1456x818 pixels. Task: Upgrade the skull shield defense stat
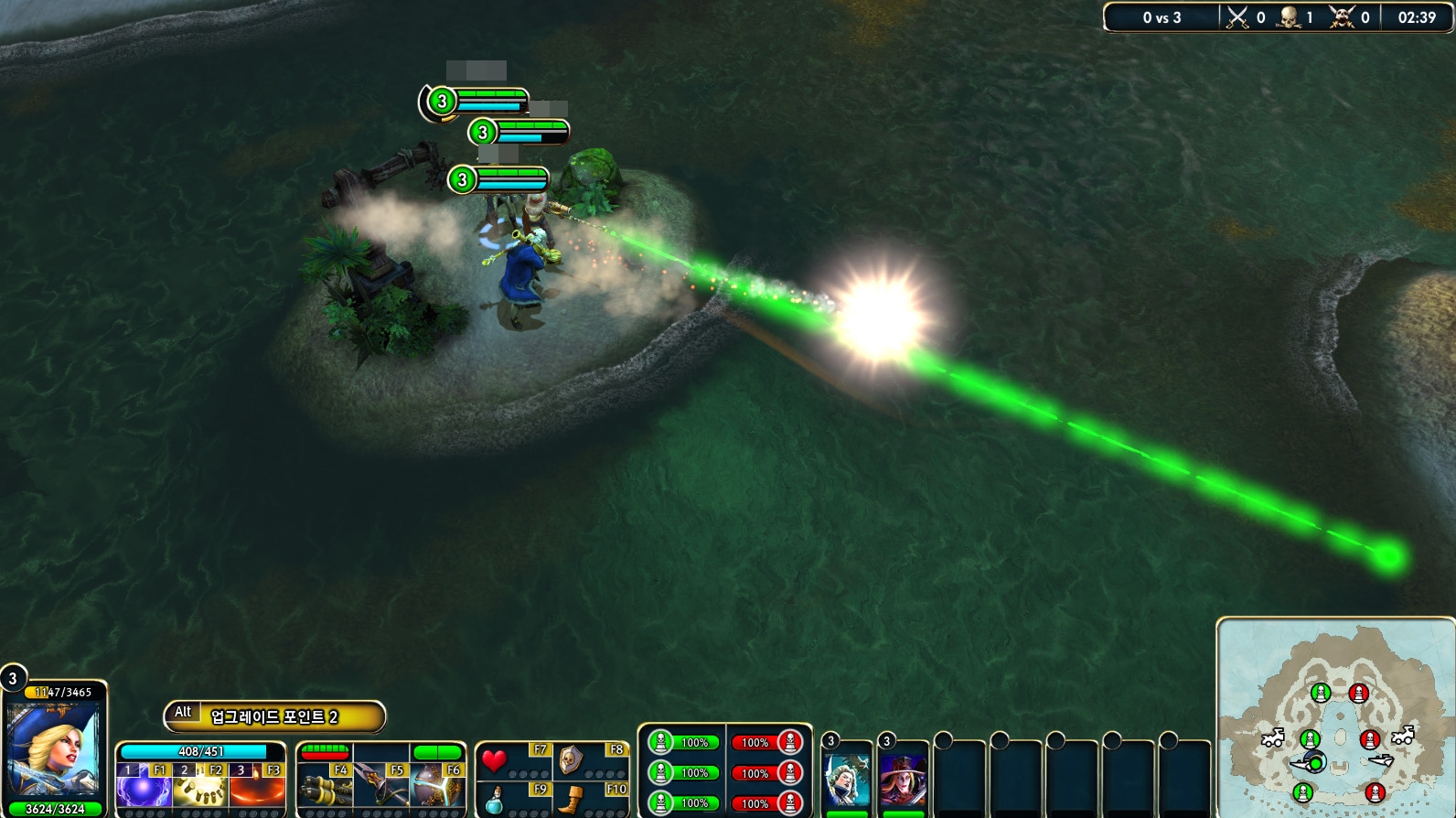[571, 759]
